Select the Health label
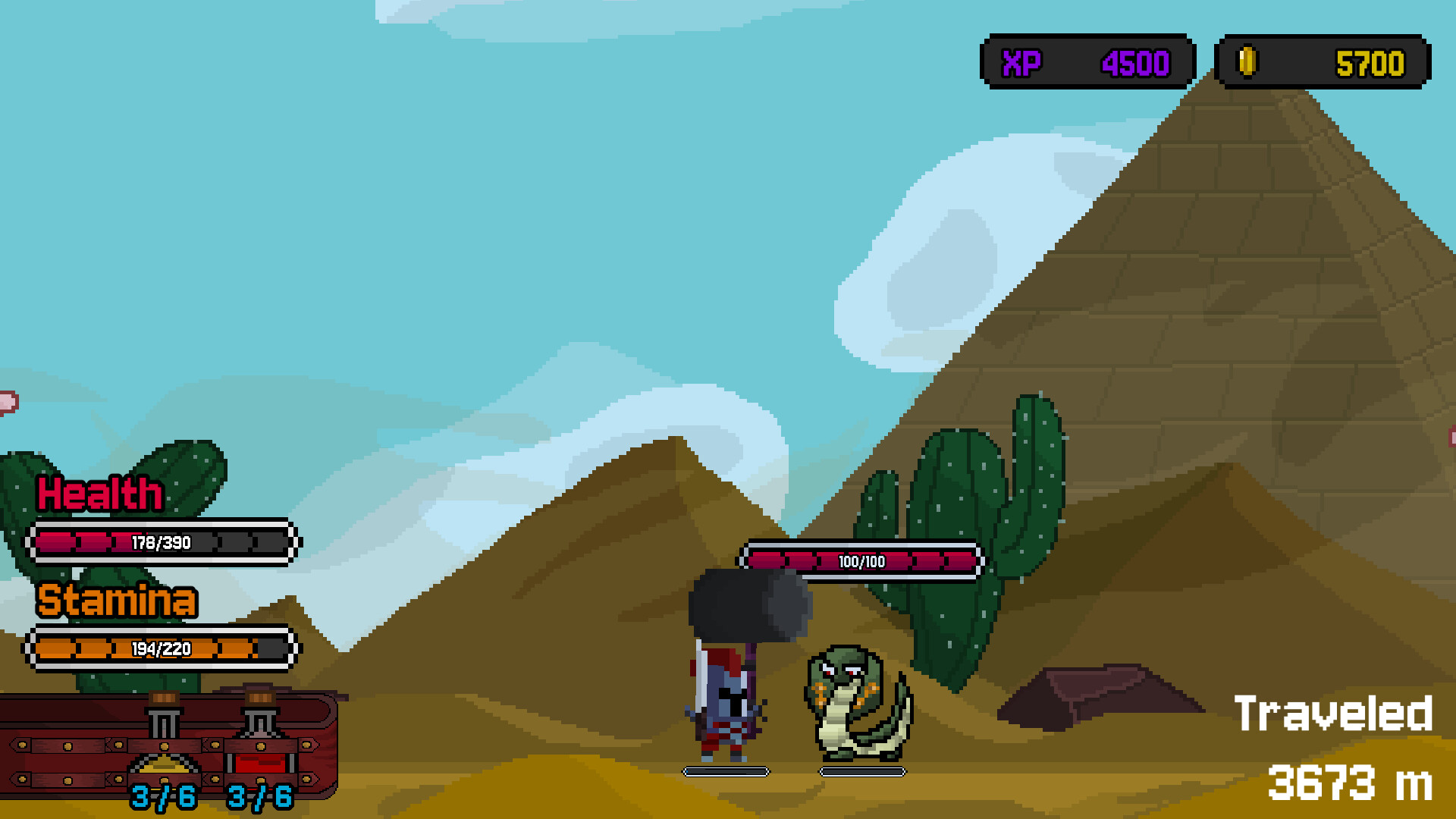 (x=99, y=494)
